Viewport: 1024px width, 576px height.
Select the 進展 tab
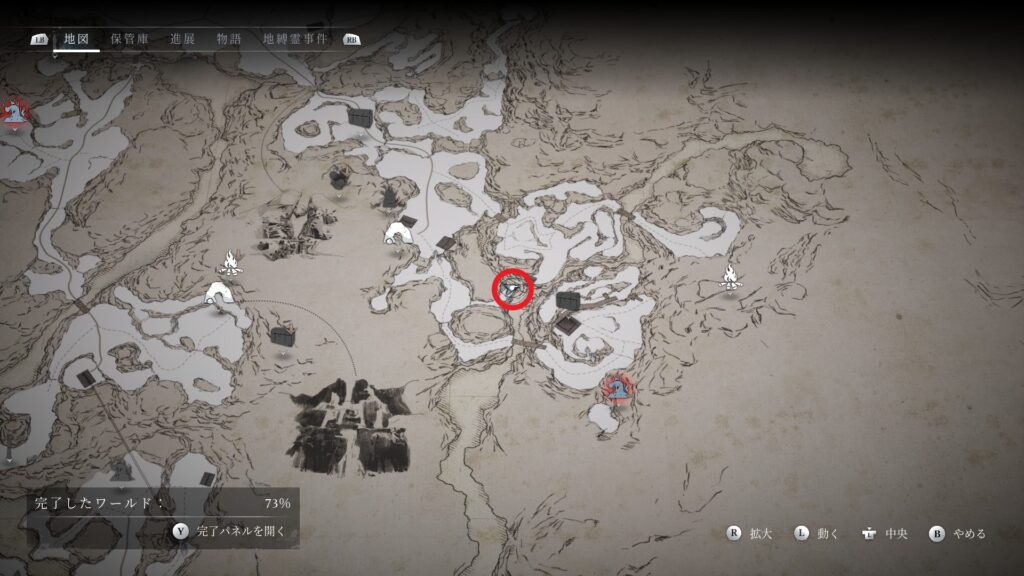point(182,39)
